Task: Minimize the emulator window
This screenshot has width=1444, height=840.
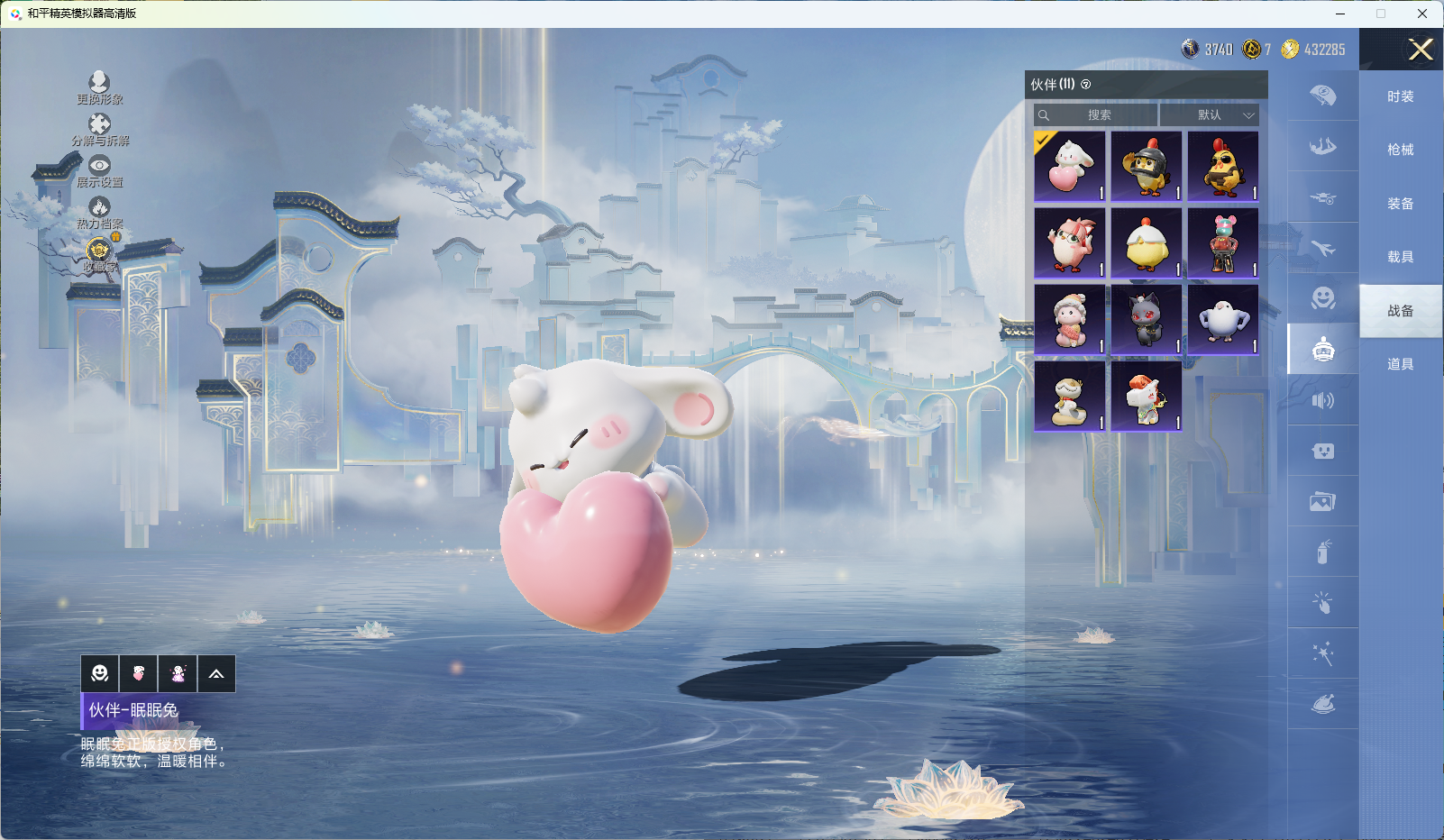Action: [1340, 14]
